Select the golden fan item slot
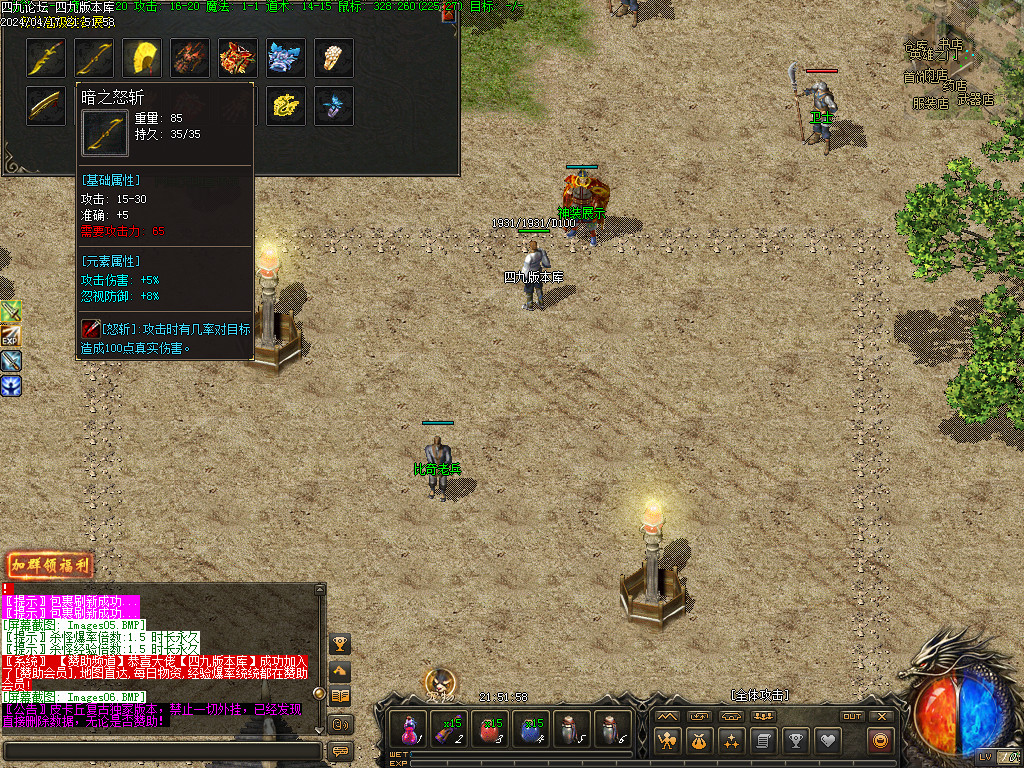 click(x=142, y=58)
